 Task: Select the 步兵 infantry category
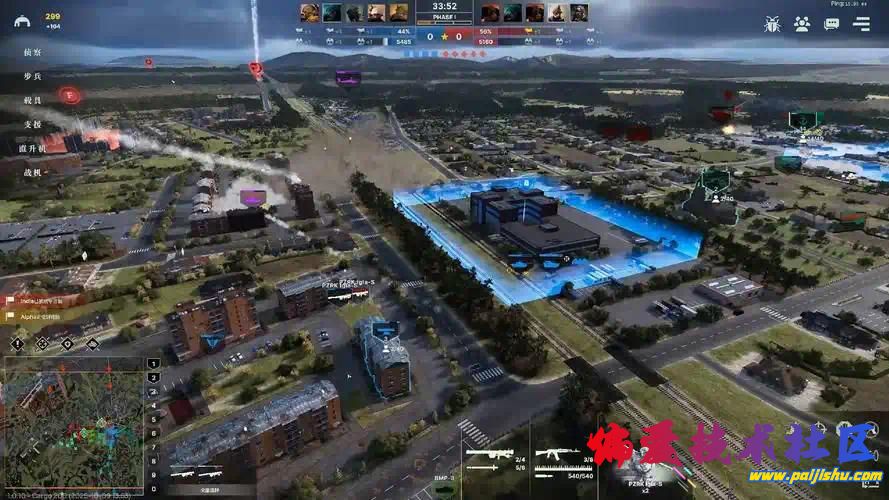pyautogui.click(x=32, y=75)
